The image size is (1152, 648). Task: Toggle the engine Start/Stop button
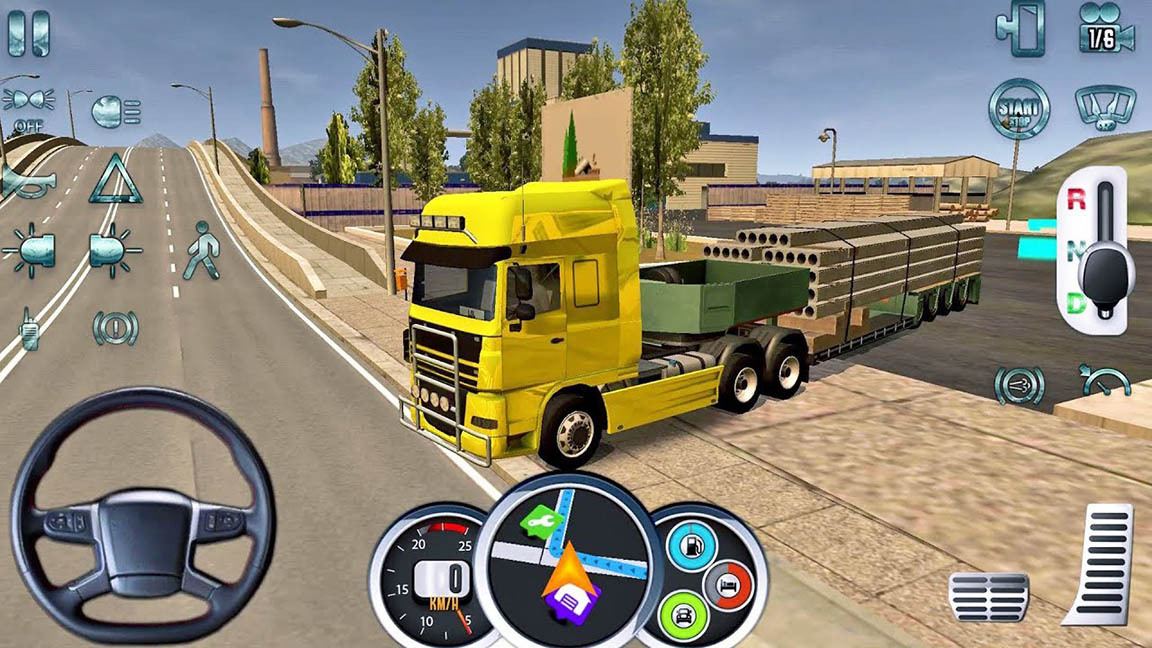coord(1019,107)
